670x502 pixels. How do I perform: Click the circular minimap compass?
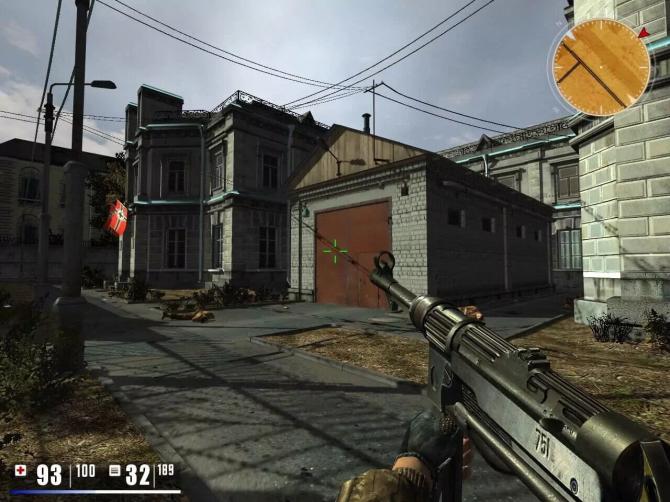point(601,66)
